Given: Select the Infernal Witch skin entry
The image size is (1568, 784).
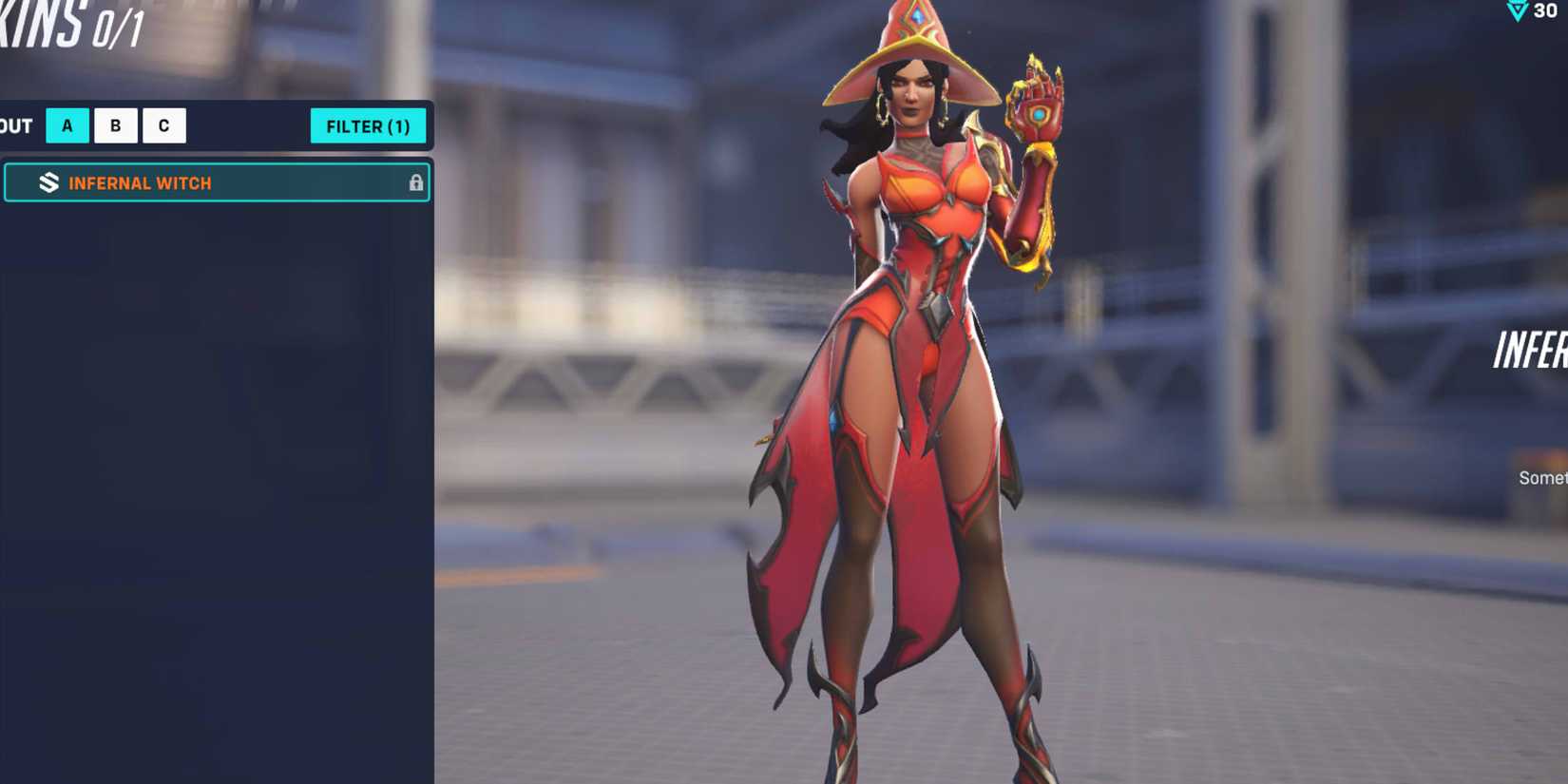Looking at the screenshot, I should click(219, 182).
